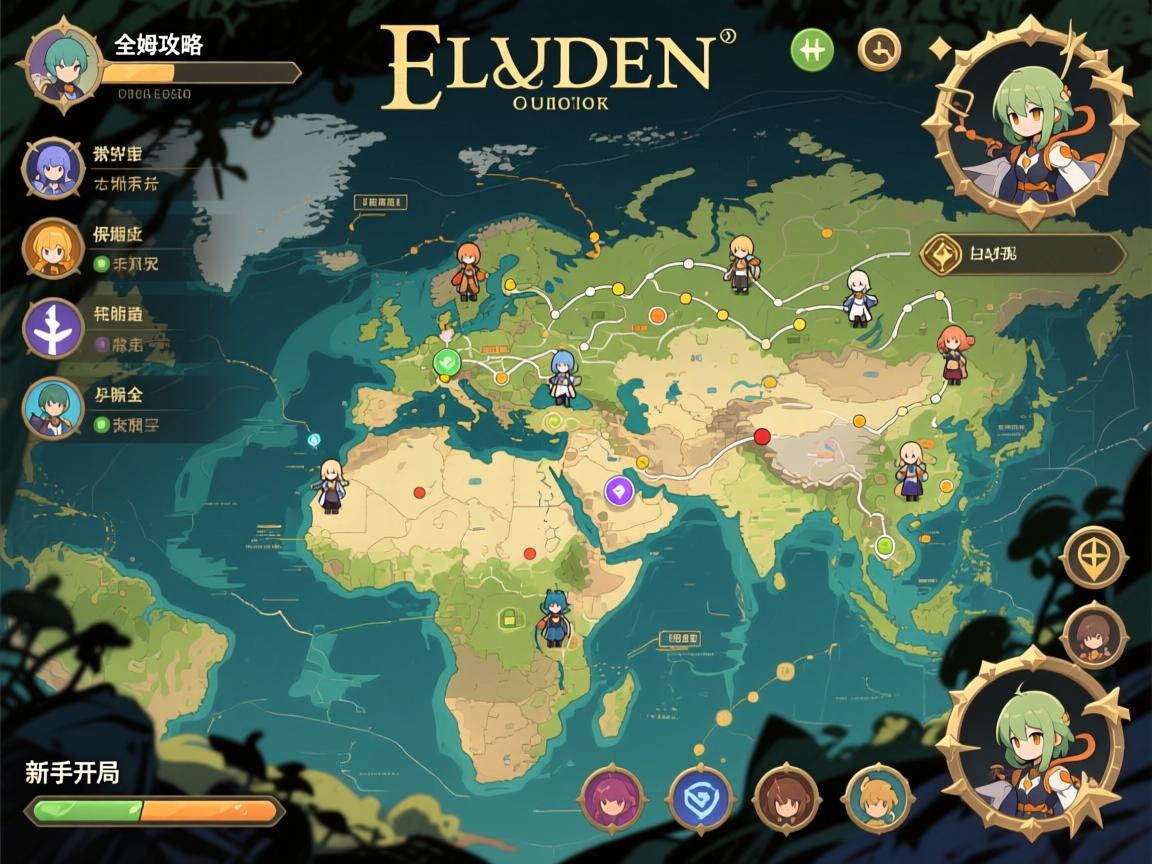Activate the brown circular arrow button
This screenshot has width=1152, height=864.
[880, 50]
